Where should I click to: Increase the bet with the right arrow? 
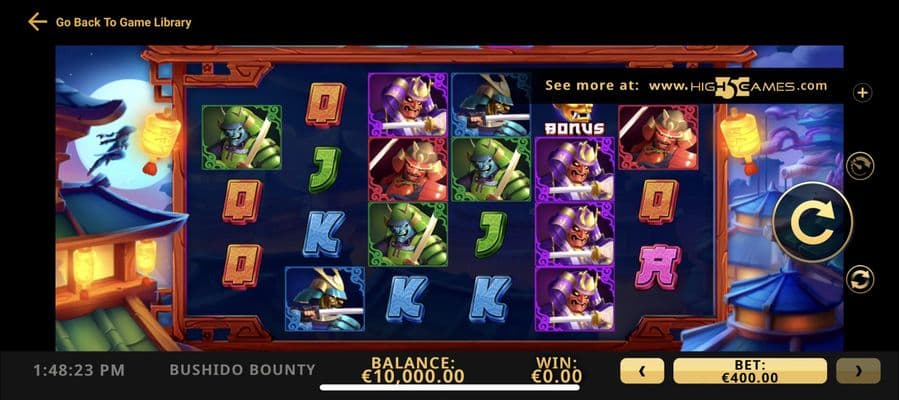tap(858, 371)
